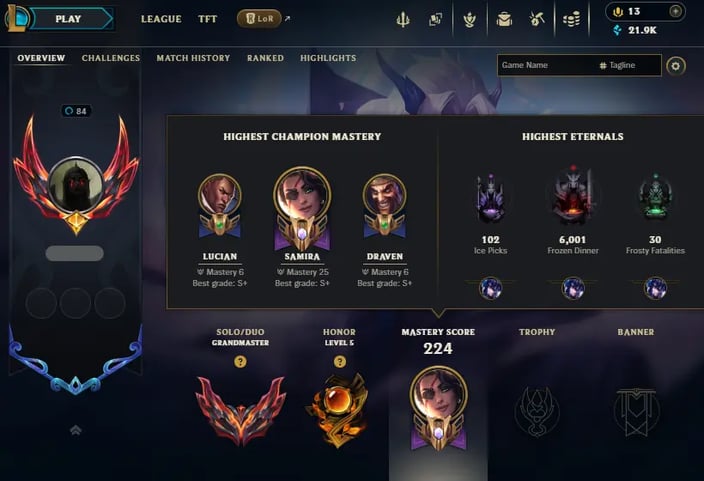The height and width of the screenshot is (481, 704).
Task: Show the Ranked tab
Action: 265,58
